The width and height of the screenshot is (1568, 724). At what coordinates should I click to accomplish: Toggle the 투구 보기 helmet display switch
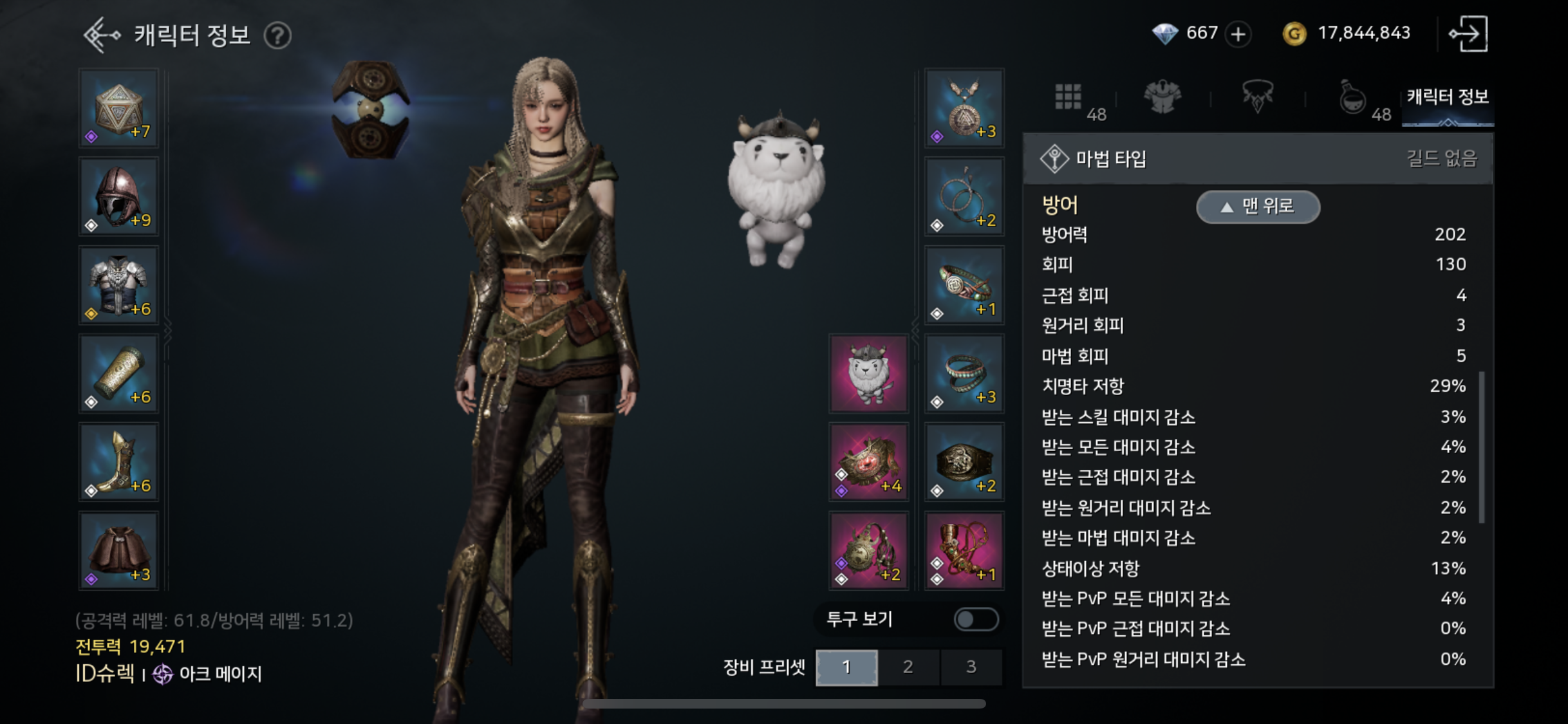(976, 619)
